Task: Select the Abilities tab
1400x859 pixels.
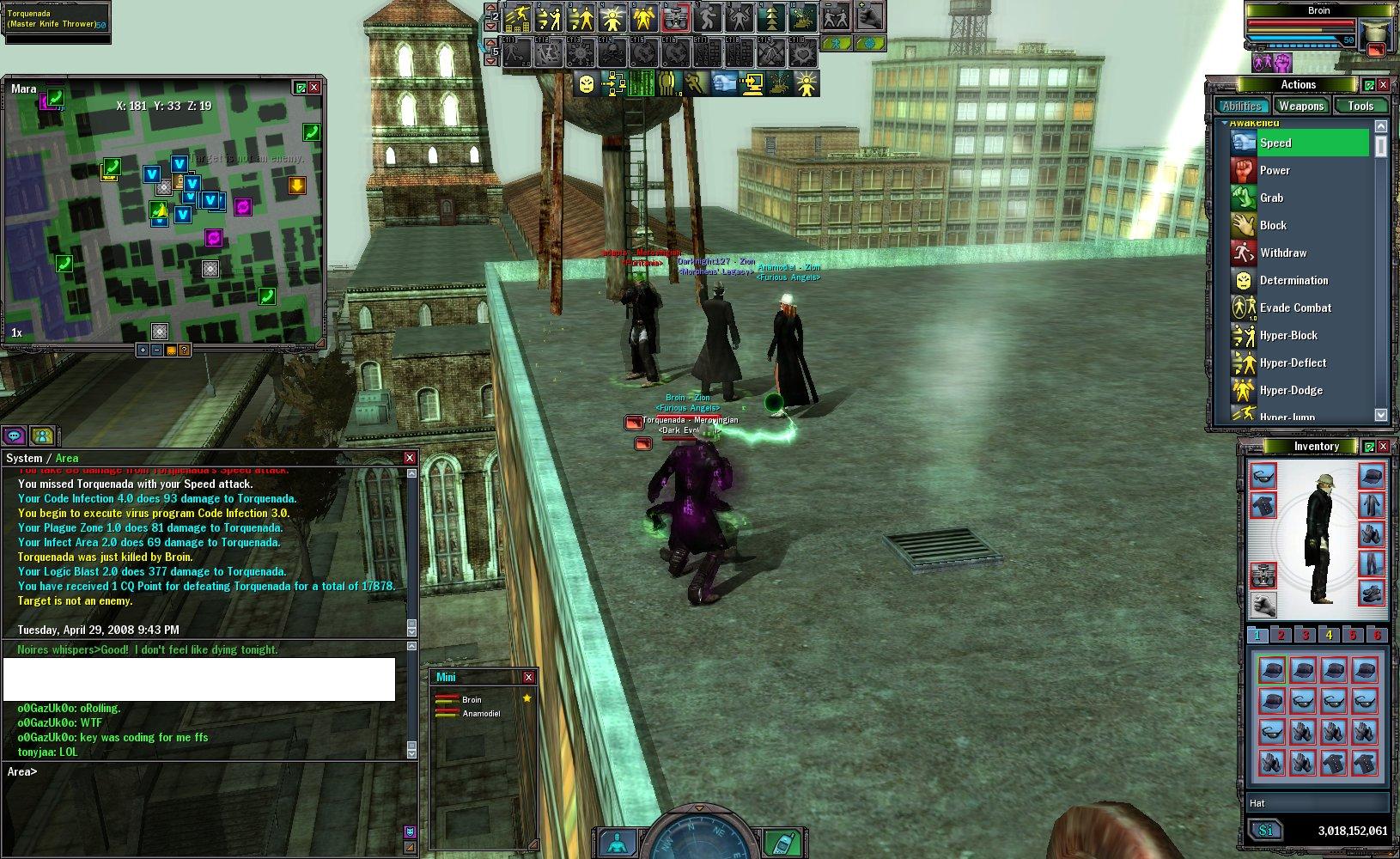Action: [x=1242, y=107]
